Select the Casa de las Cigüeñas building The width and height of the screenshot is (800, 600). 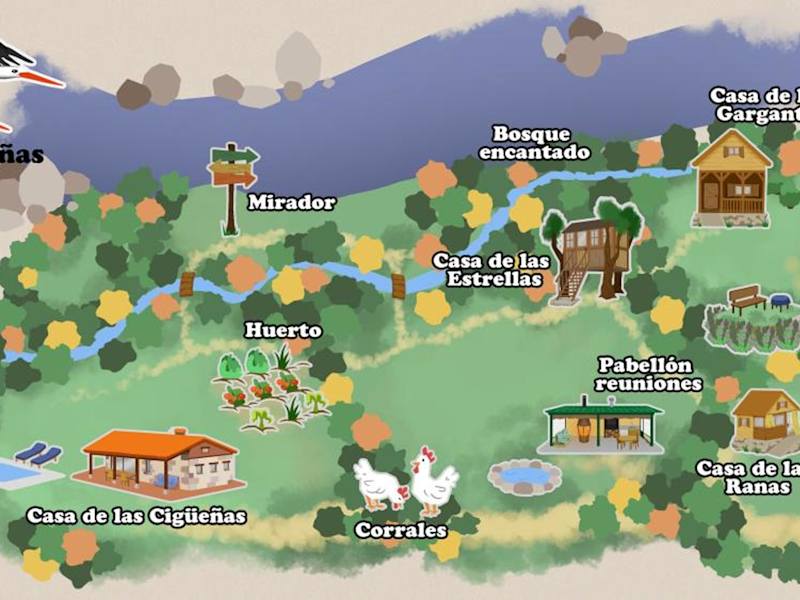point(159,461)
